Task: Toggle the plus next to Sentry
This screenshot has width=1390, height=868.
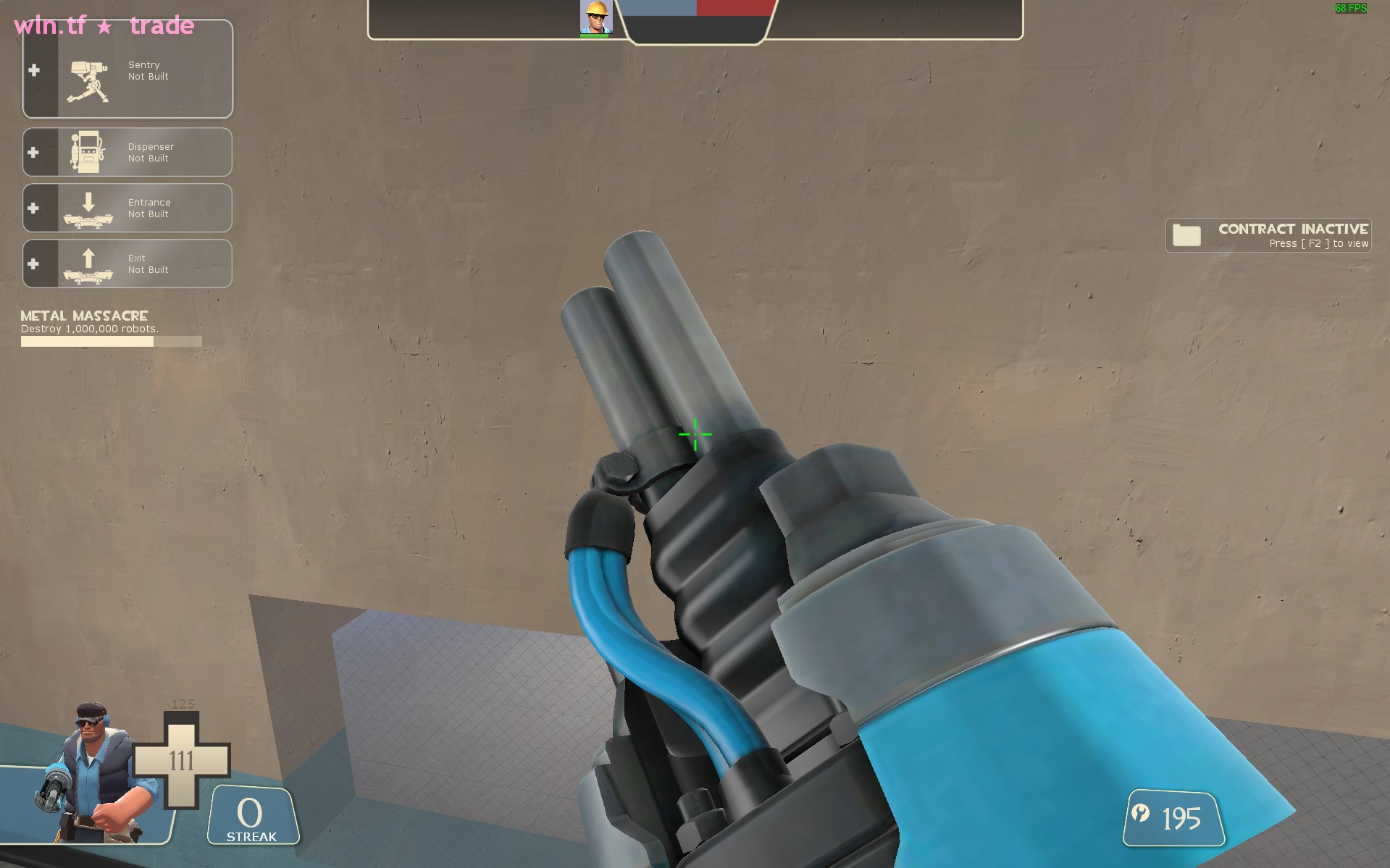Action: [33, 69]
